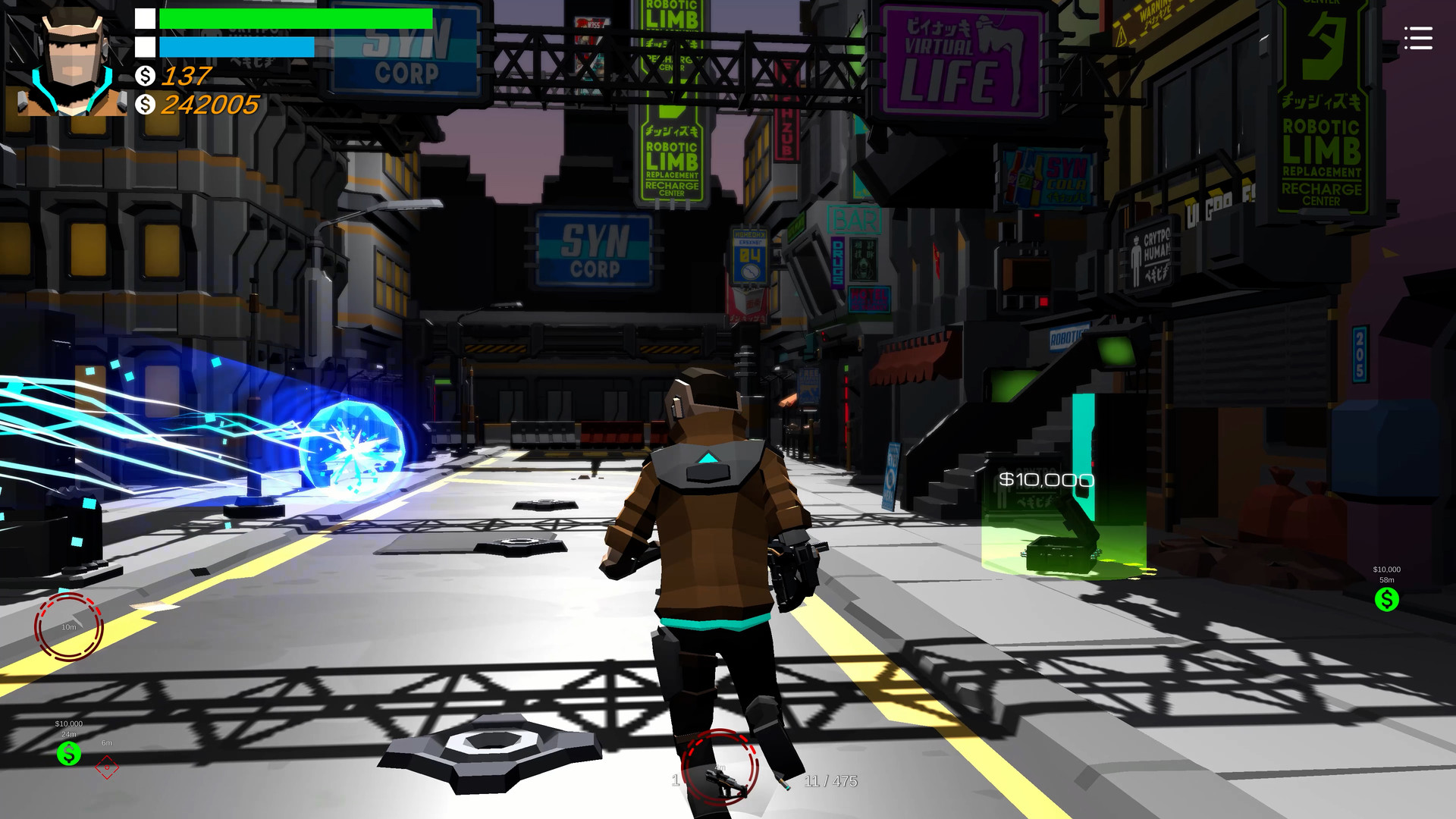Image resolution: width=1456 pixels, height=819 pixels.
Task: Toggle the white square beside the blue energy bar
Action: tap(143, 47)
